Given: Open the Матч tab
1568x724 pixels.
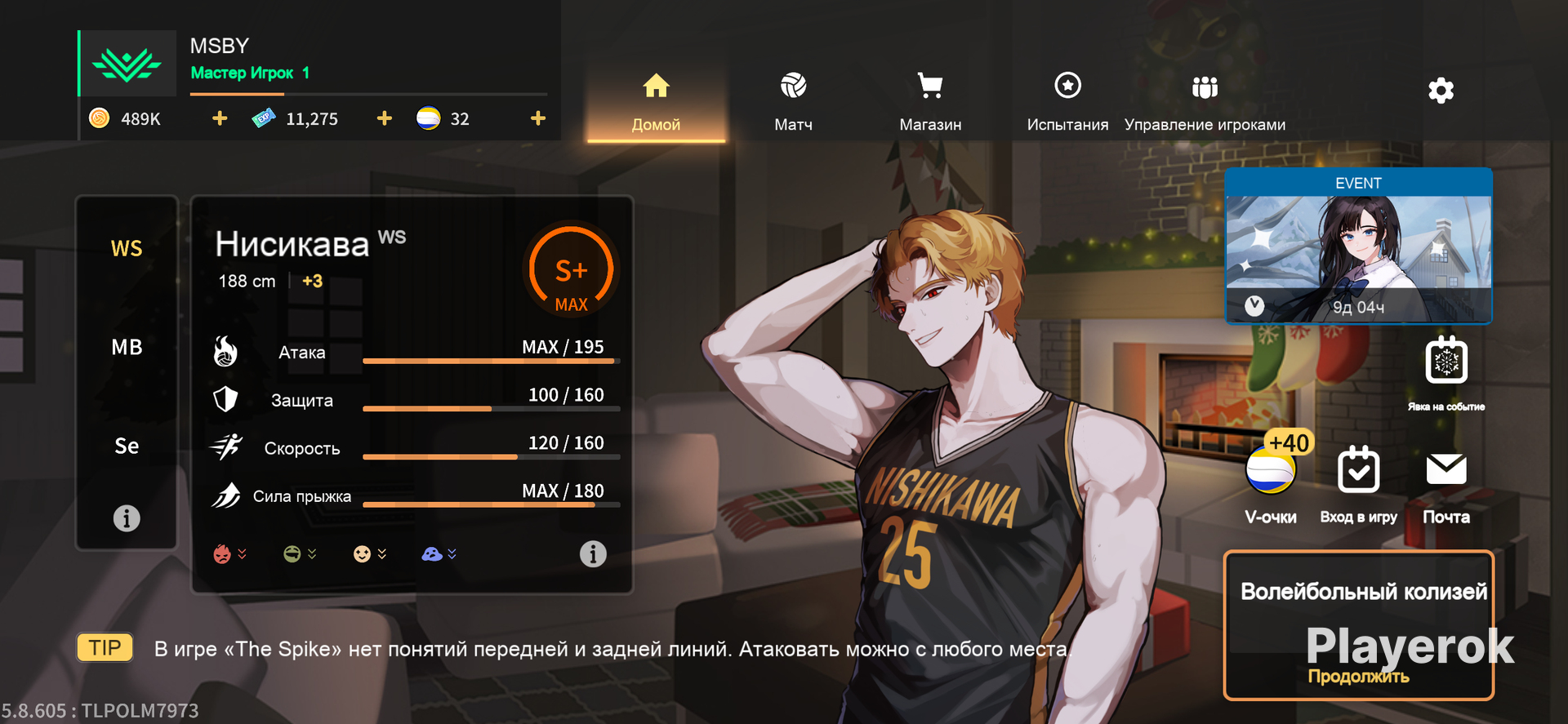Looking at the screenshot, I should (x=793, y=102).
